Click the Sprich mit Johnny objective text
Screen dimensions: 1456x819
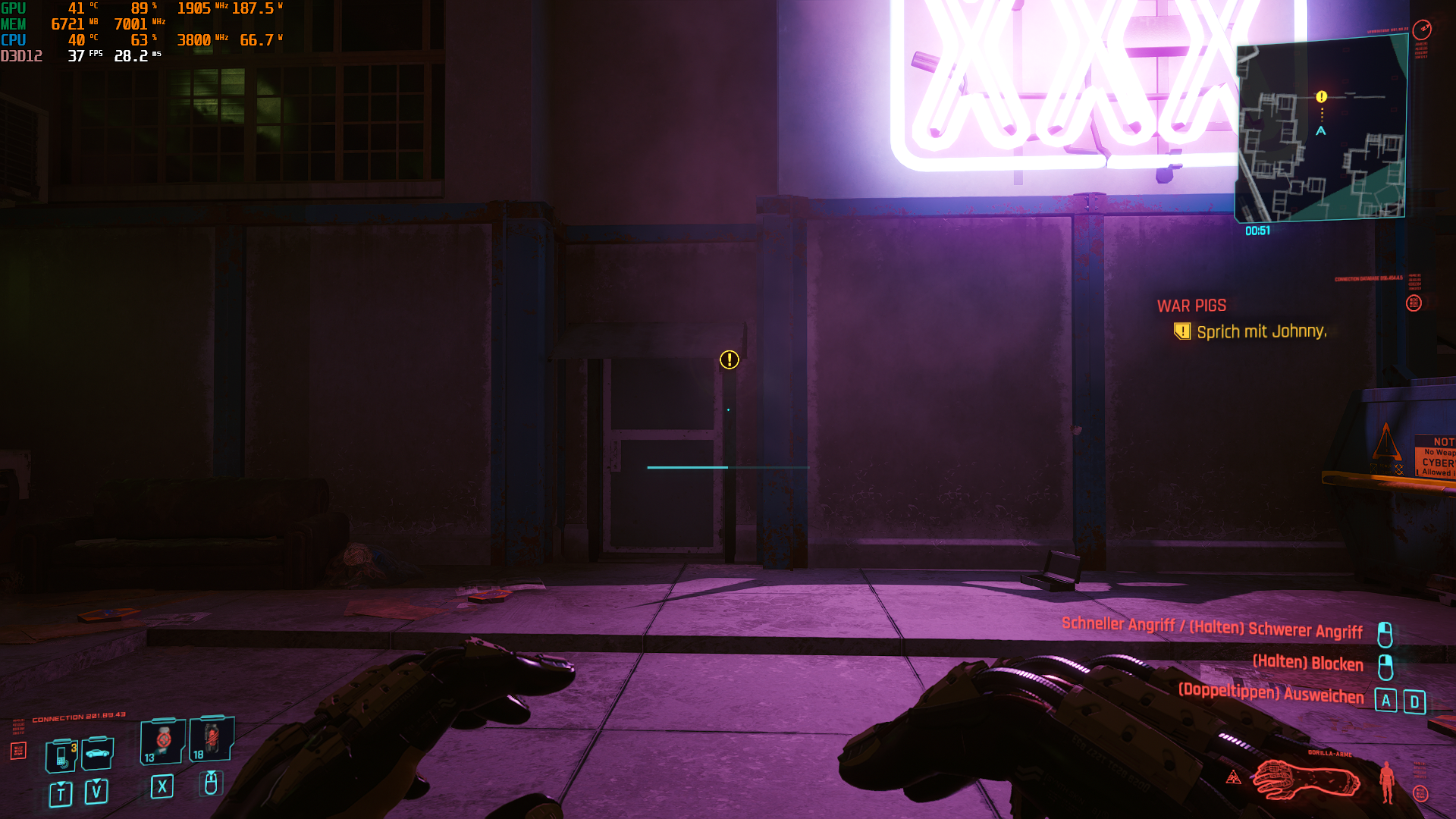(1260, 331)
